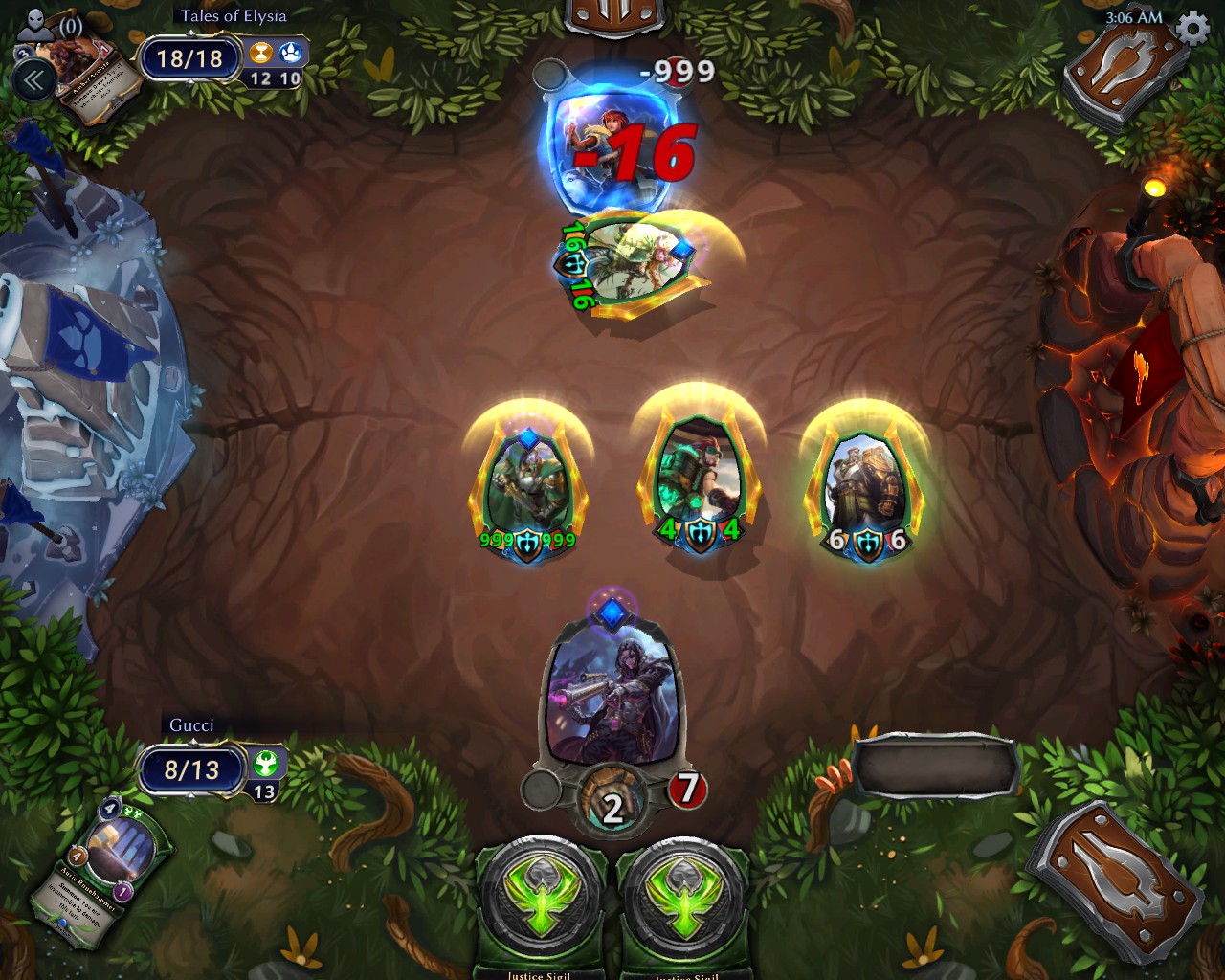Select the left Justice Sigil card in hand
This screenshot has height=980, width=1225.
pyautogui.click(x=537, y=898)
